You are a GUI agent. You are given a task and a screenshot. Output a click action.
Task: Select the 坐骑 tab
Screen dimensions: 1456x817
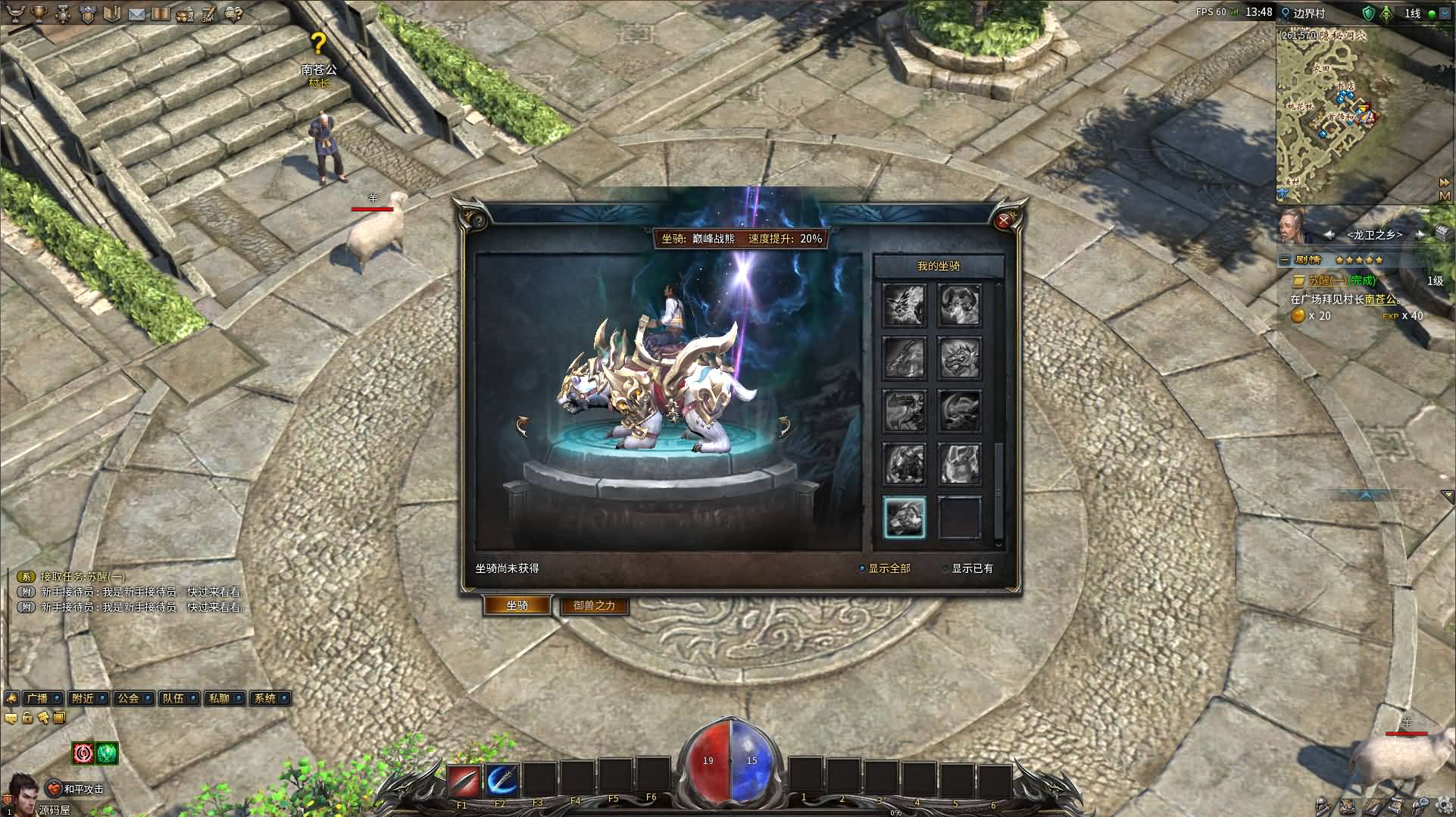pyautogui.click(x=517, y=606)
